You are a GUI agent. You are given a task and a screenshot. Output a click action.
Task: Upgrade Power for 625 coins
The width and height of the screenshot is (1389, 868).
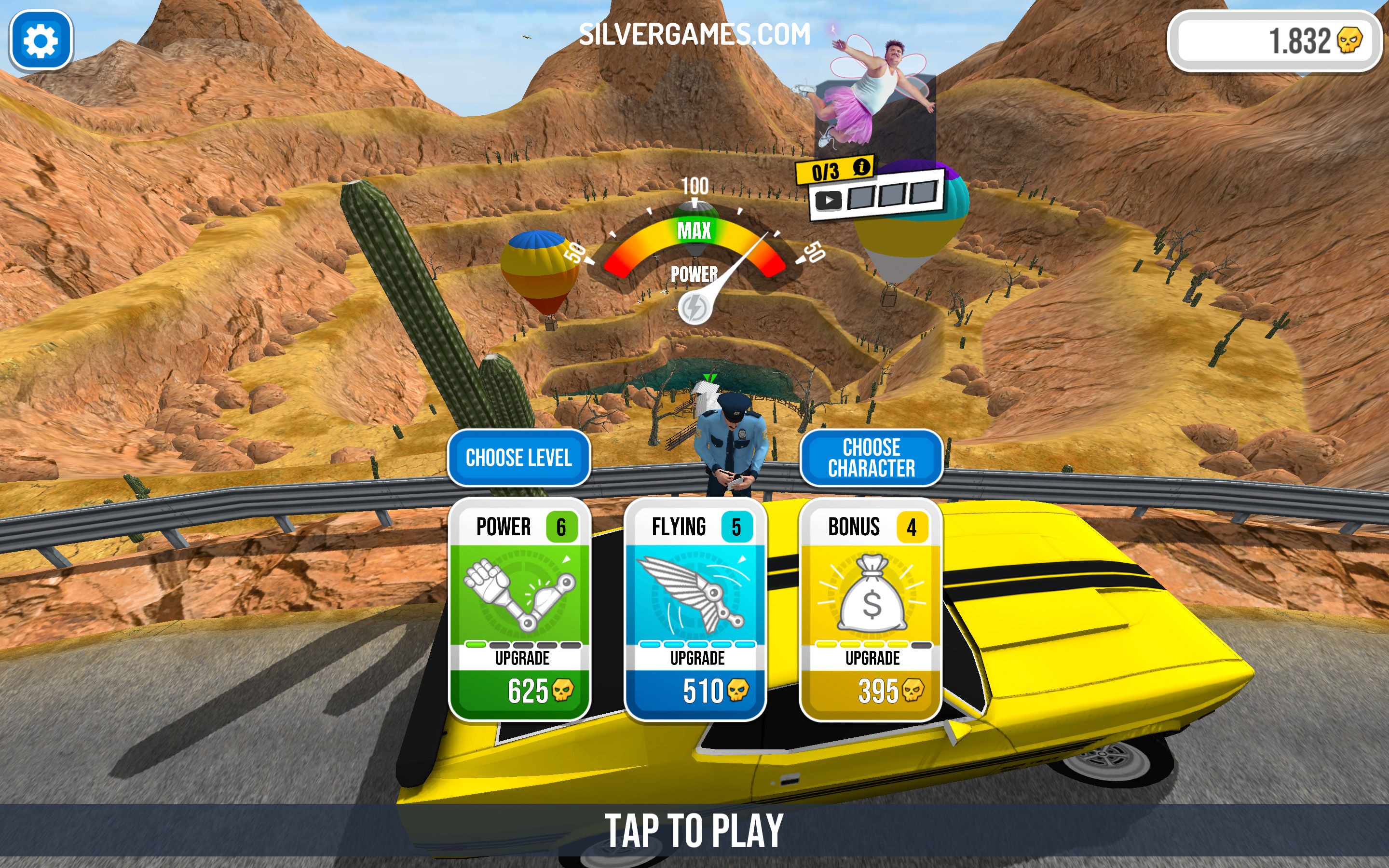point(519,689)
